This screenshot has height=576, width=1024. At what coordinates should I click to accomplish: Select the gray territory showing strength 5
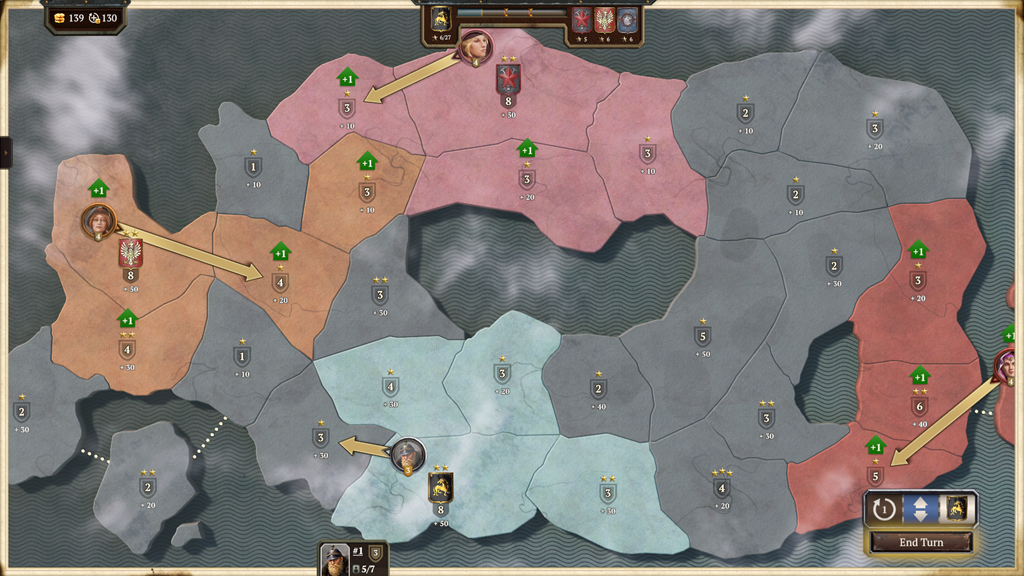(x=703, y=337)
